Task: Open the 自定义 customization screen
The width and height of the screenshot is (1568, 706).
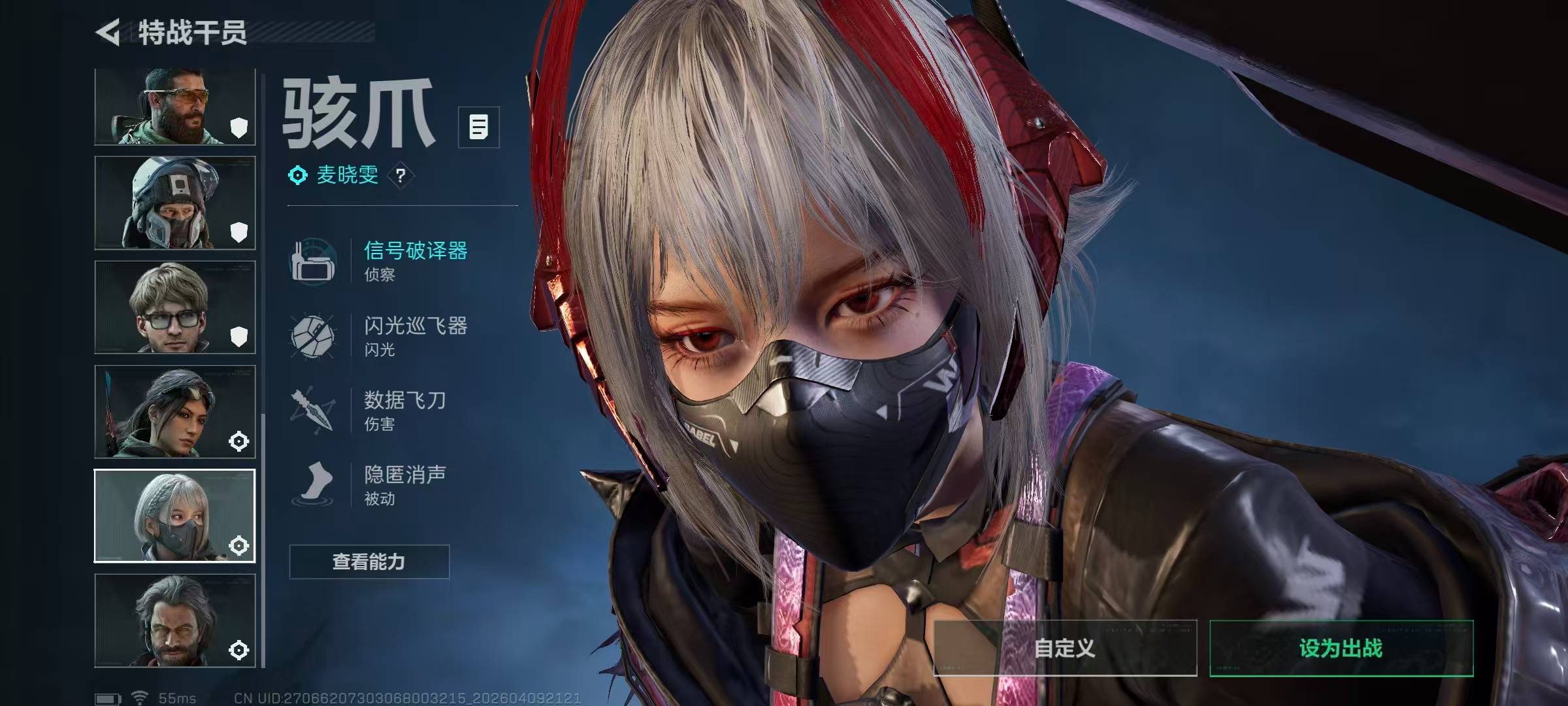Action: click(1065, 648)
